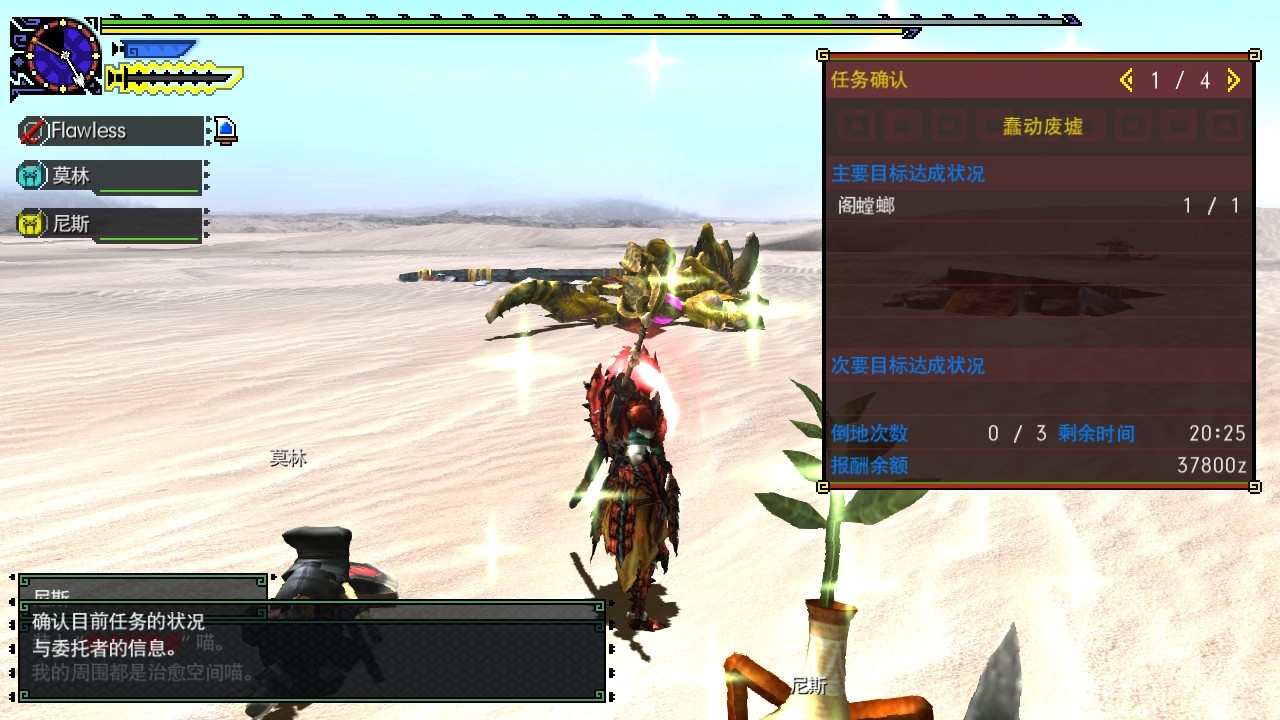
Task: Click the 蠢动废墟 quest title bar
Action: point(1041,127)
